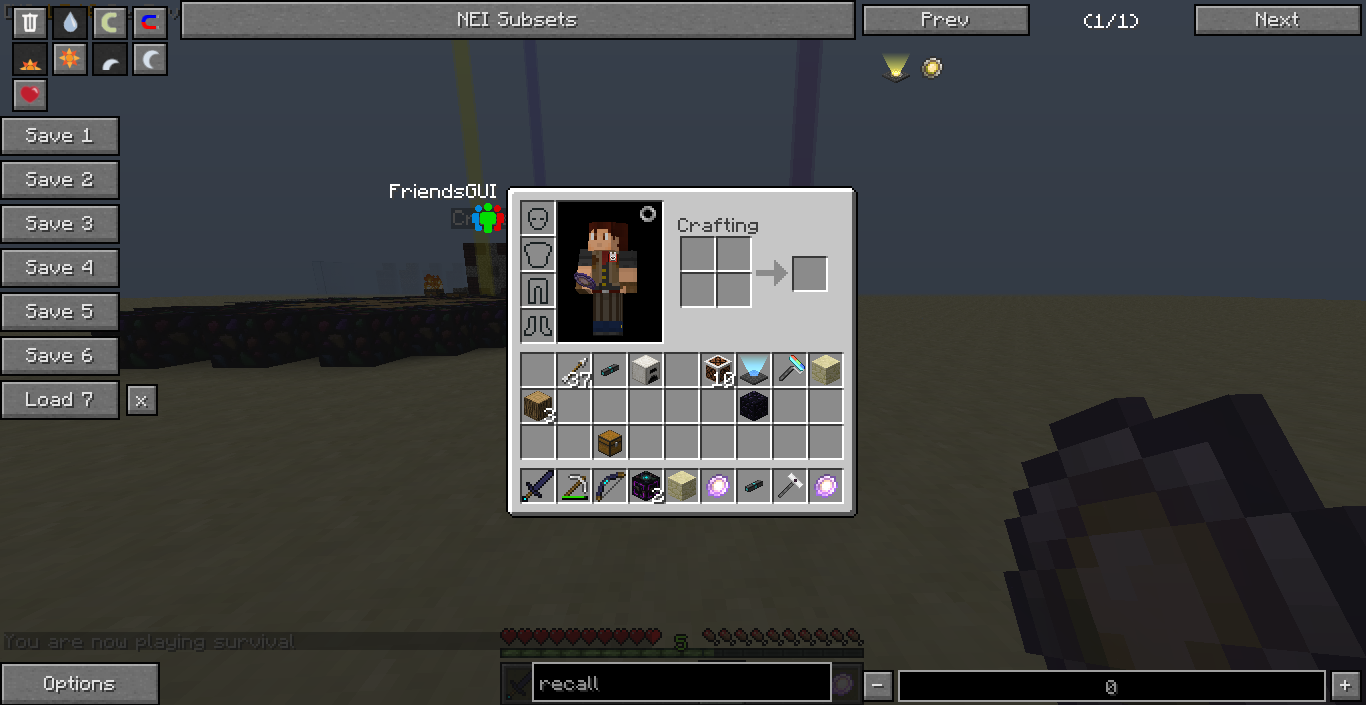
Task: Toggle the trash can delete mode
Action: coord(30,23)
